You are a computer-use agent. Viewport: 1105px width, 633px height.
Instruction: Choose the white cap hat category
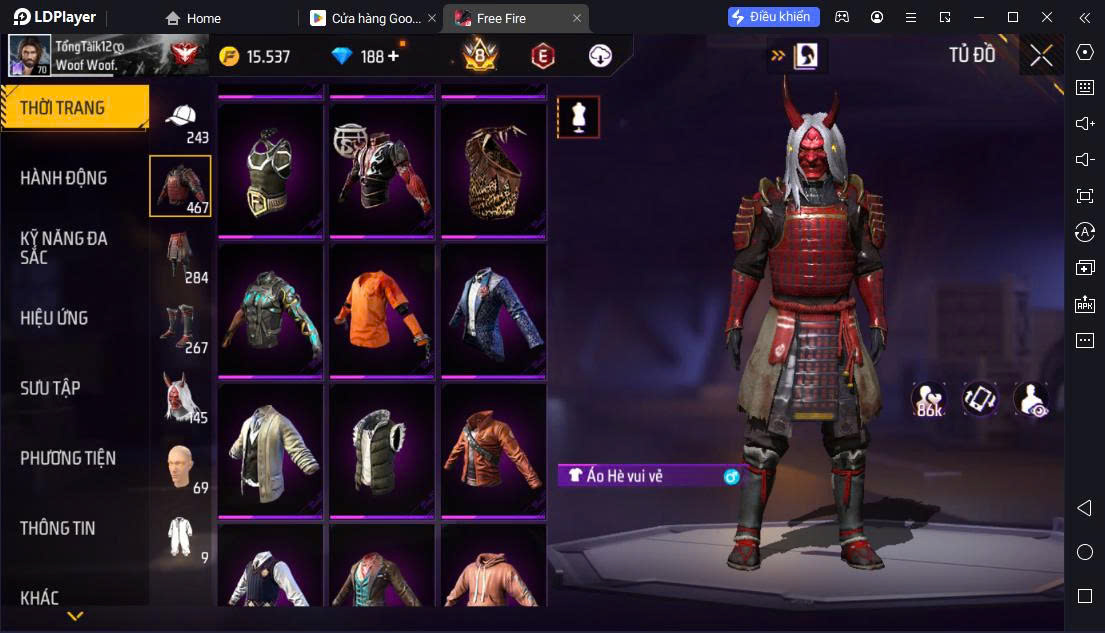pyautogui.click(x=181, y=120)
